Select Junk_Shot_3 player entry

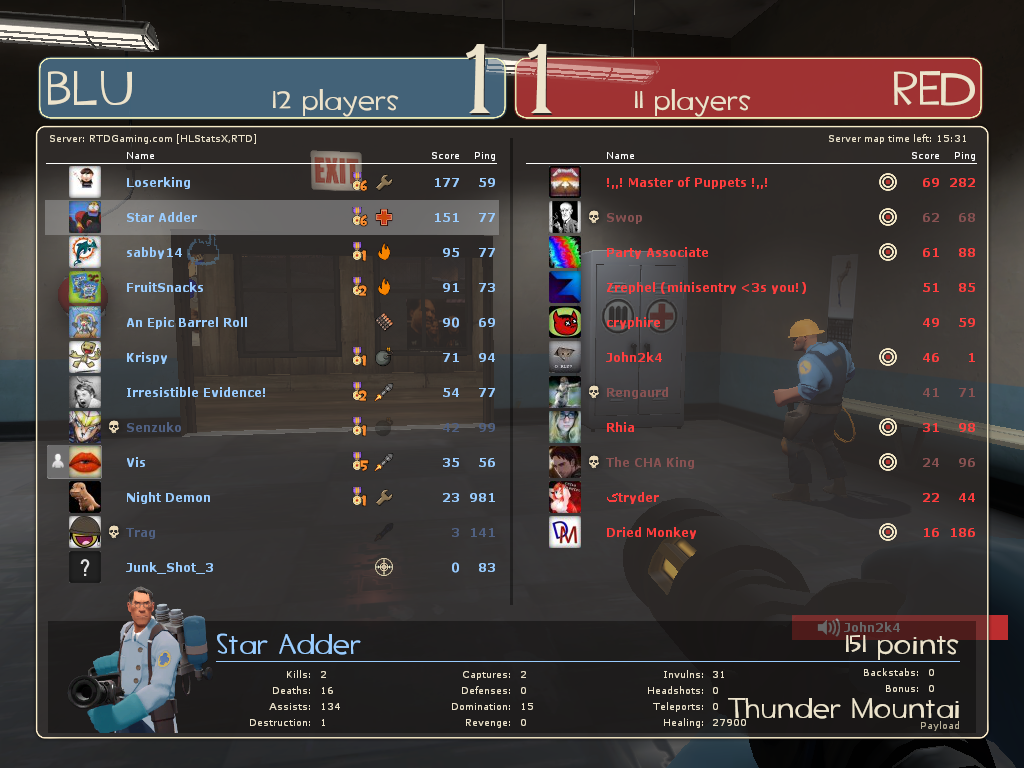tap(170, 568)
